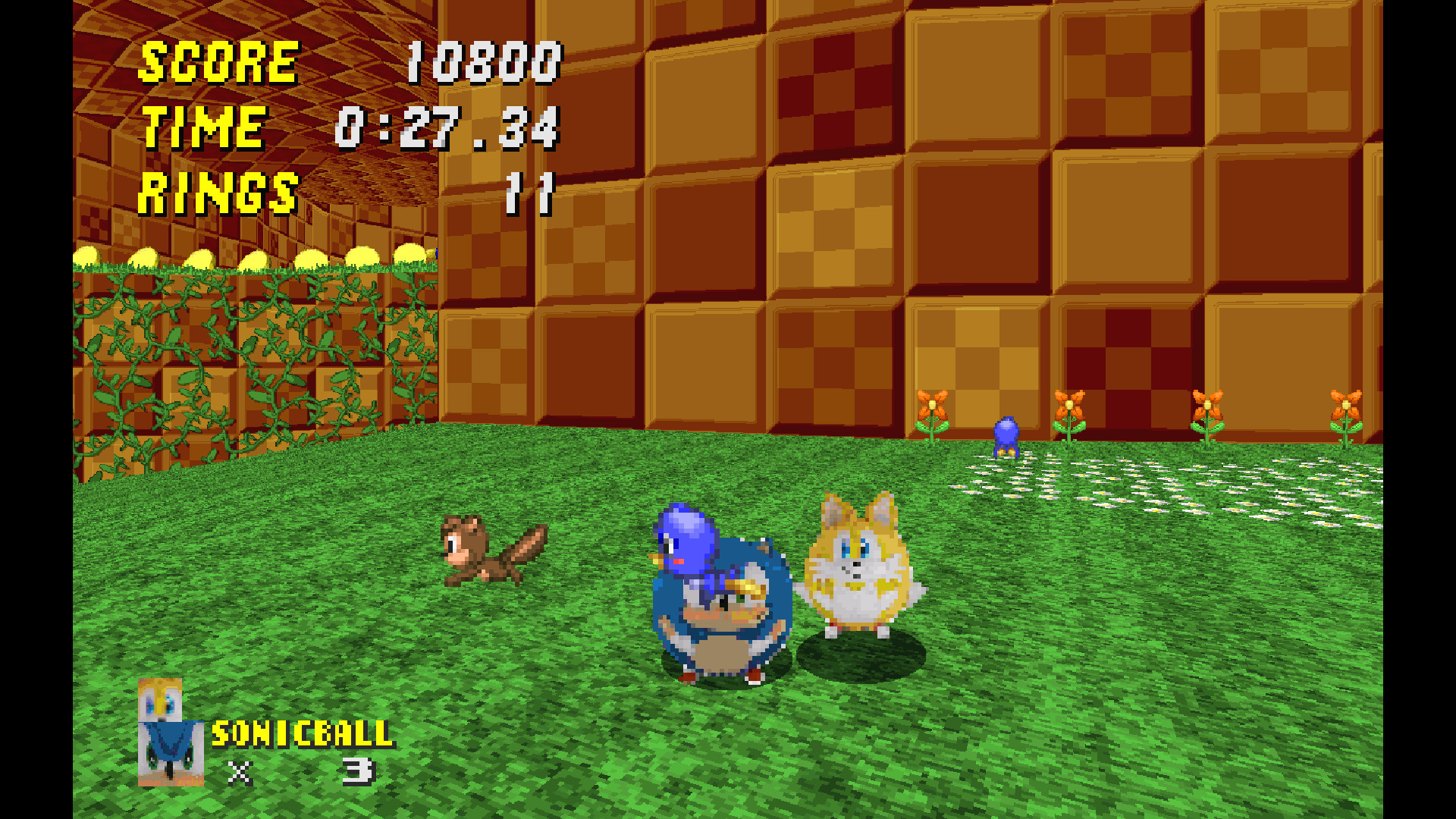Viewport: 1456px width, 819px height.
Task: Toggle the TIME display on the HUD
Action: [205, 127]
